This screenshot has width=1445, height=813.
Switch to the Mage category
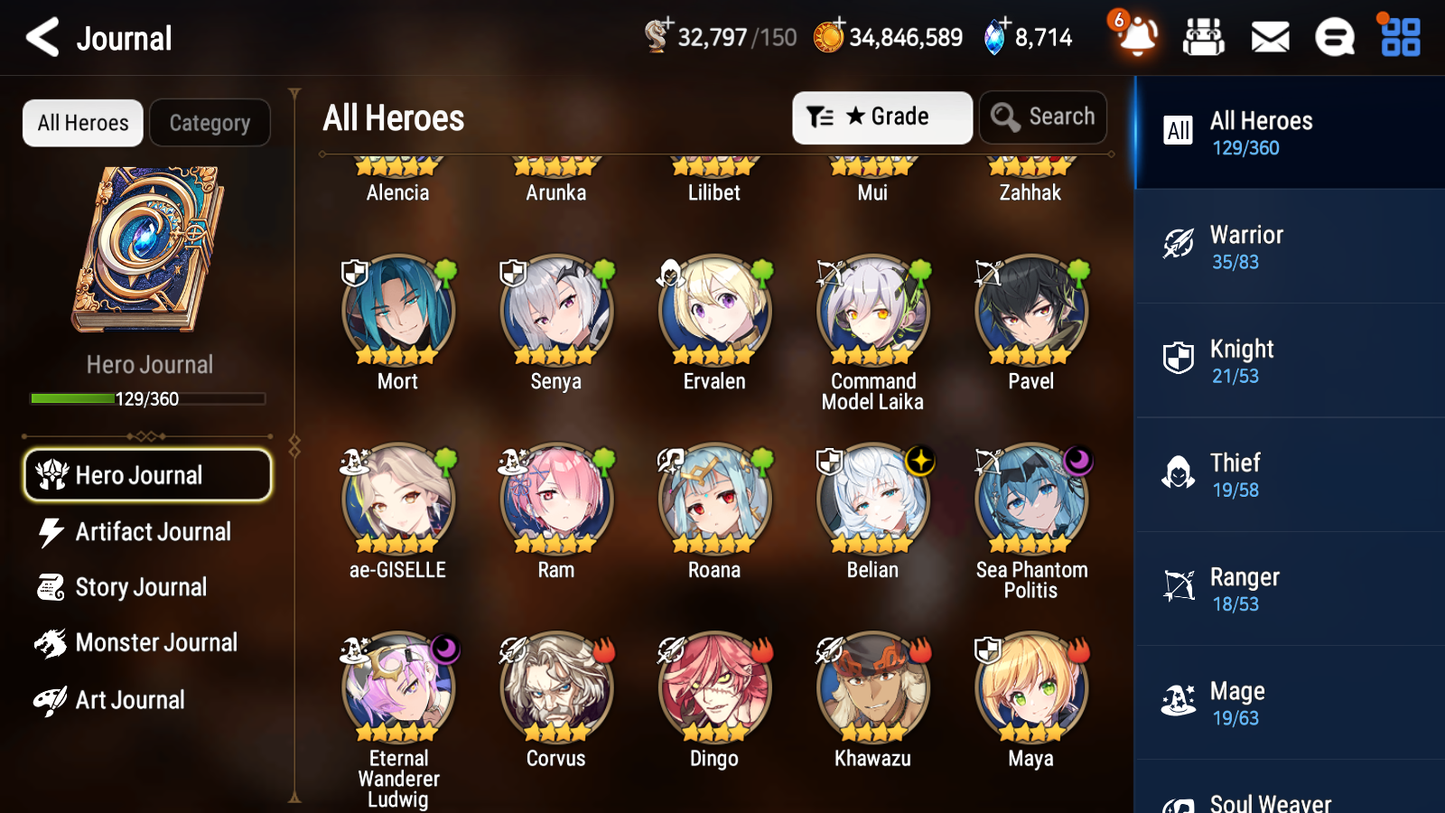coord(1289,702)
